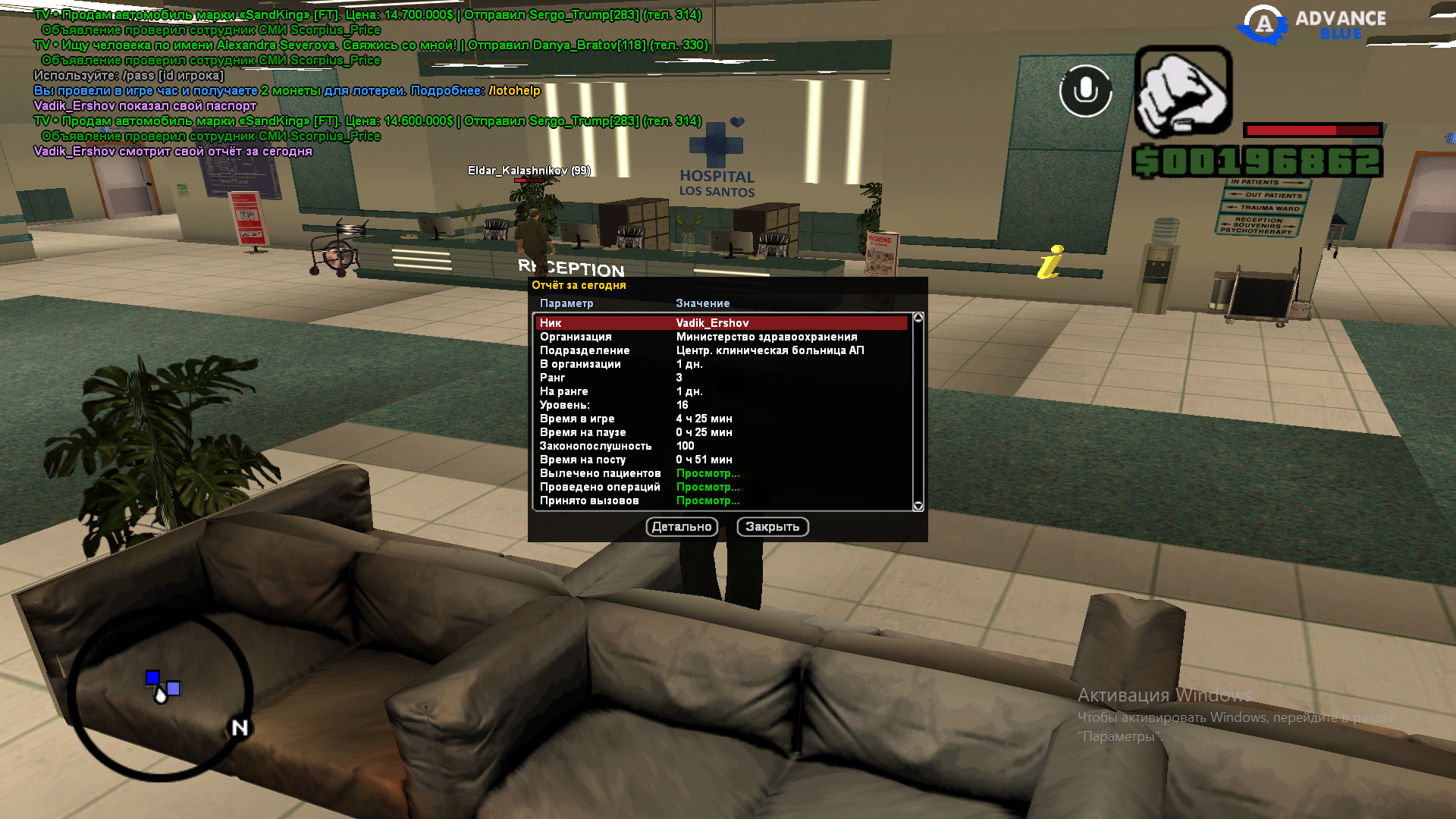
Task: Select the Законопослушность row
Action: click(720, 446)
